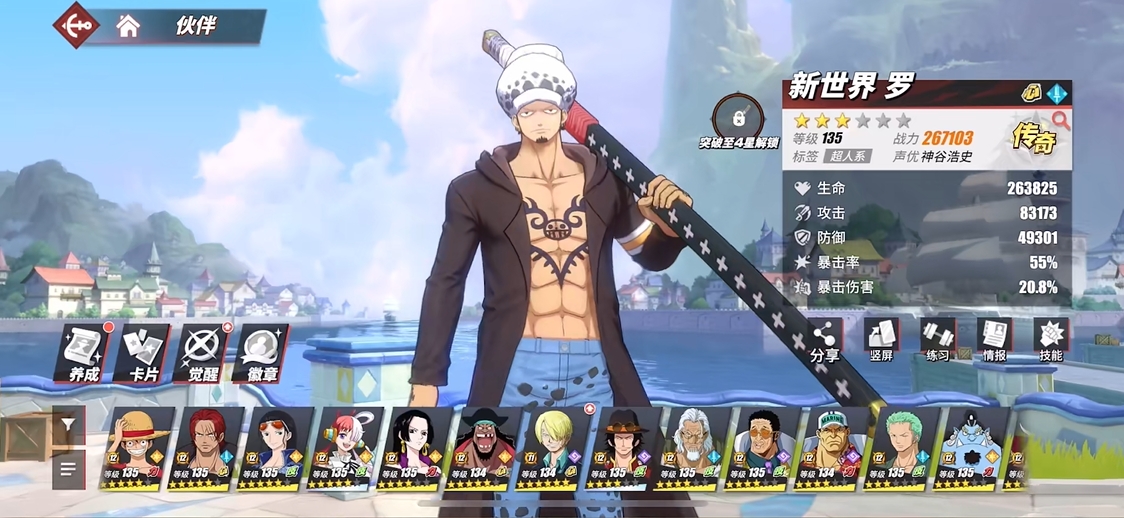
Task: Switch to 竖屏 portrait view
Action: click(x=882, y=340)
